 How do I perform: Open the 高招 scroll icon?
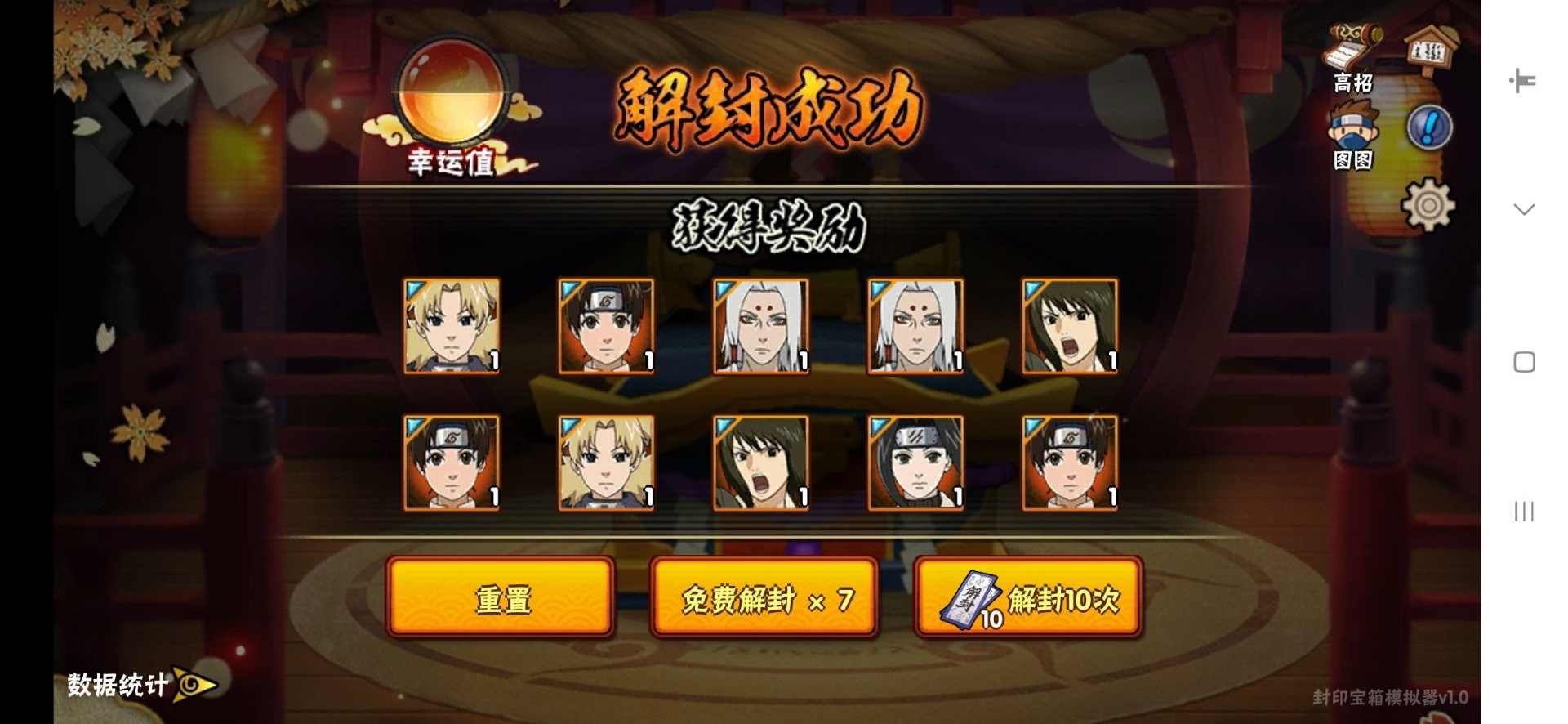[x=1352, y=51]
